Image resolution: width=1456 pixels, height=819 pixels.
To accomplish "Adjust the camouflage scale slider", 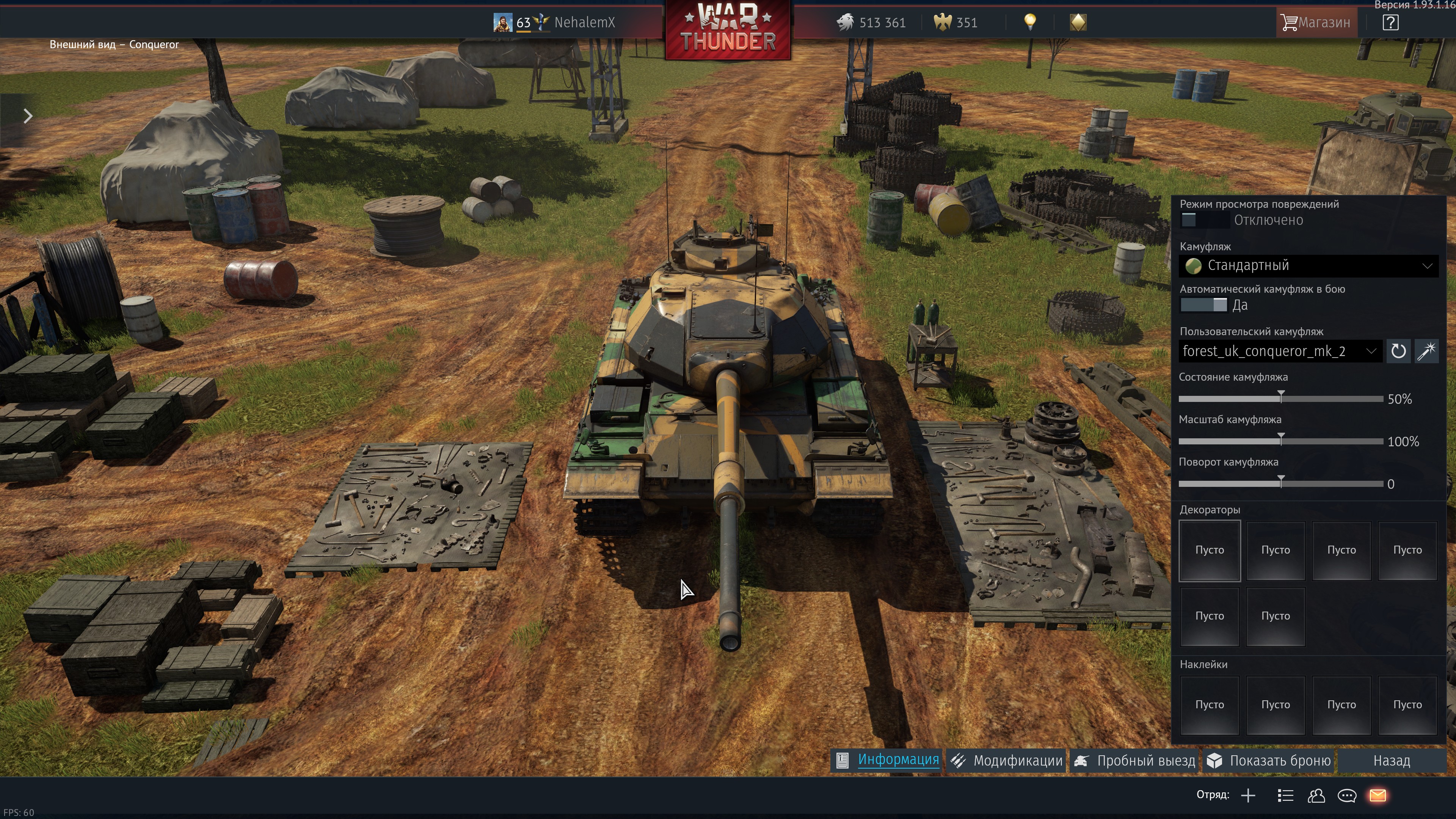I will click(1281, 441).
